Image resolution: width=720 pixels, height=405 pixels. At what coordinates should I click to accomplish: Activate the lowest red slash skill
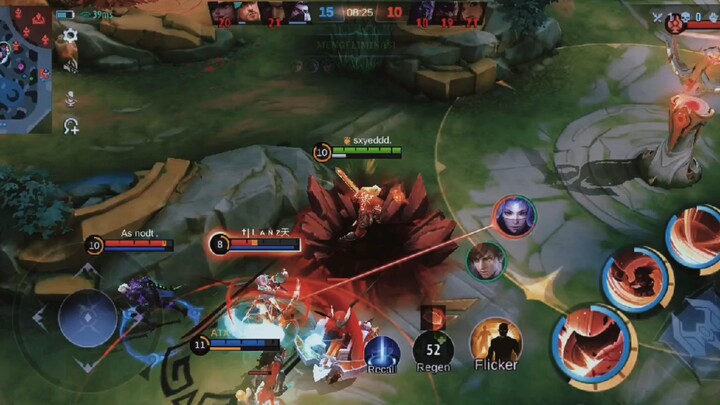pyautogui.click(x=592, y=345)
